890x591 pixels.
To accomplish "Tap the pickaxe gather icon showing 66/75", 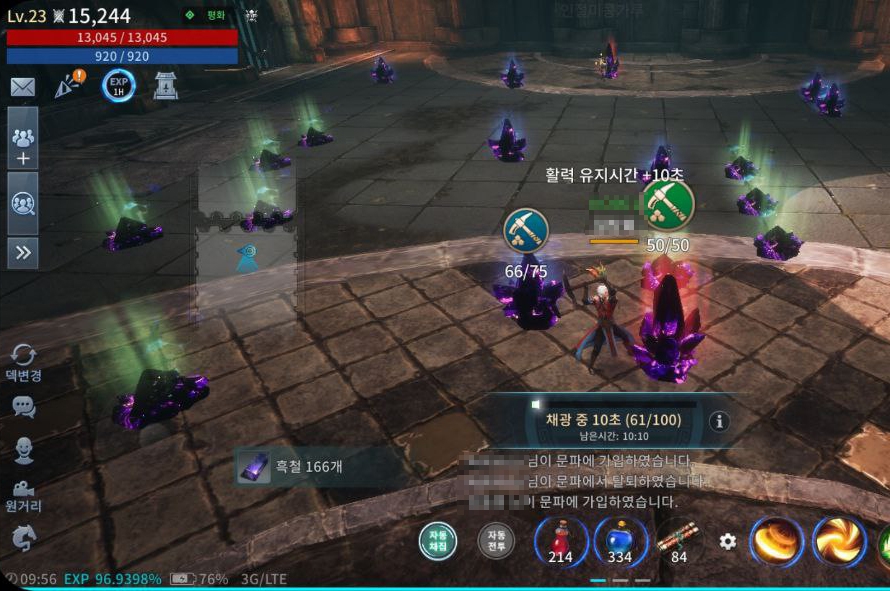I will [x=525, y=230].
